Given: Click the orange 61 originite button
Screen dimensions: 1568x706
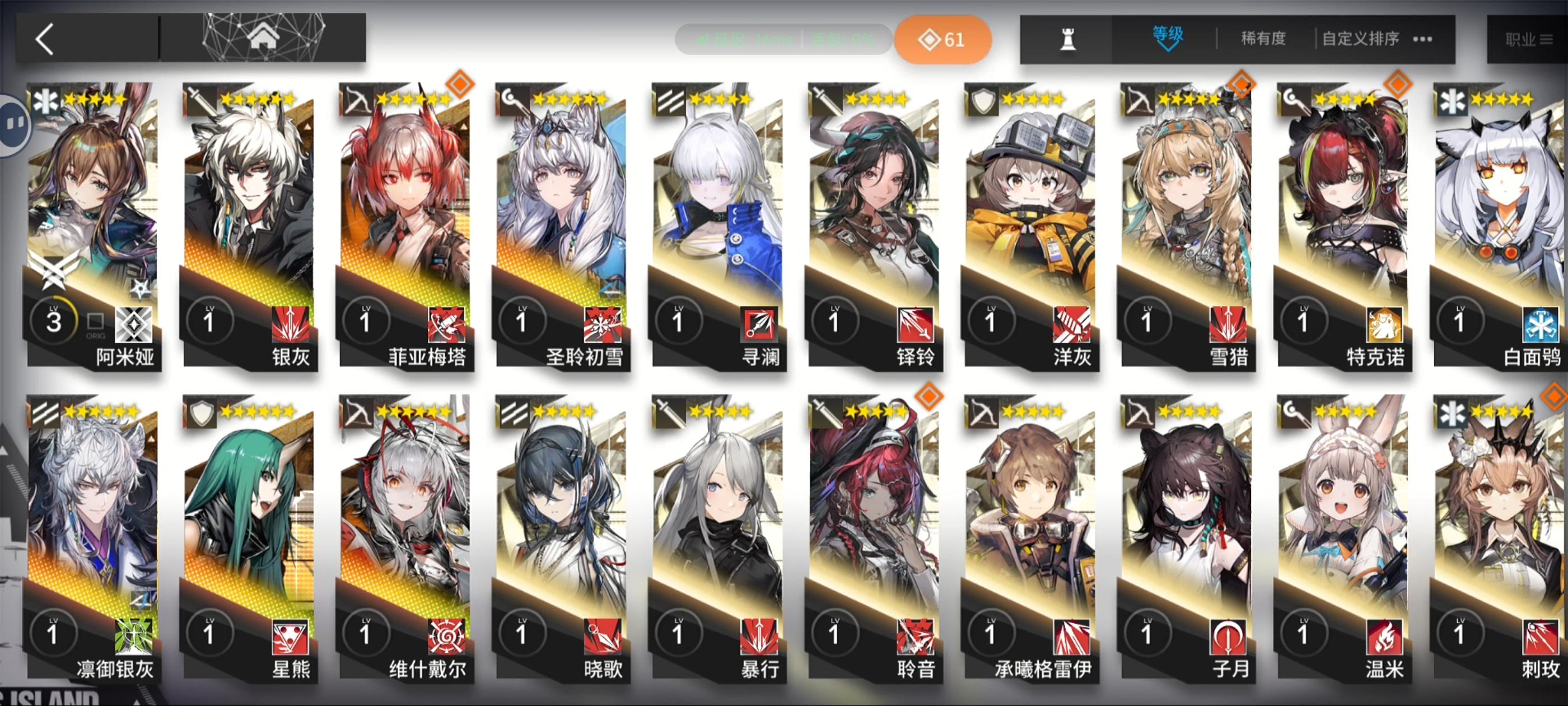Looking at the screenshot, I should (x=942, y=39).
